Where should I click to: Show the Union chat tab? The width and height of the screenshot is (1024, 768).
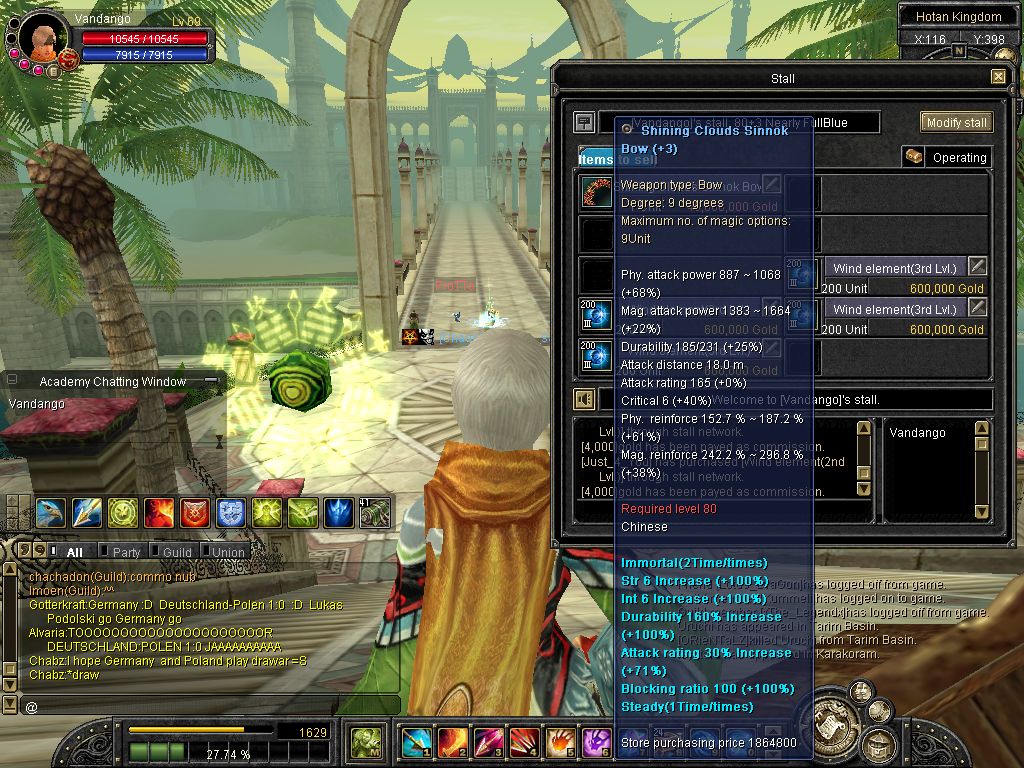pos(227,552)
